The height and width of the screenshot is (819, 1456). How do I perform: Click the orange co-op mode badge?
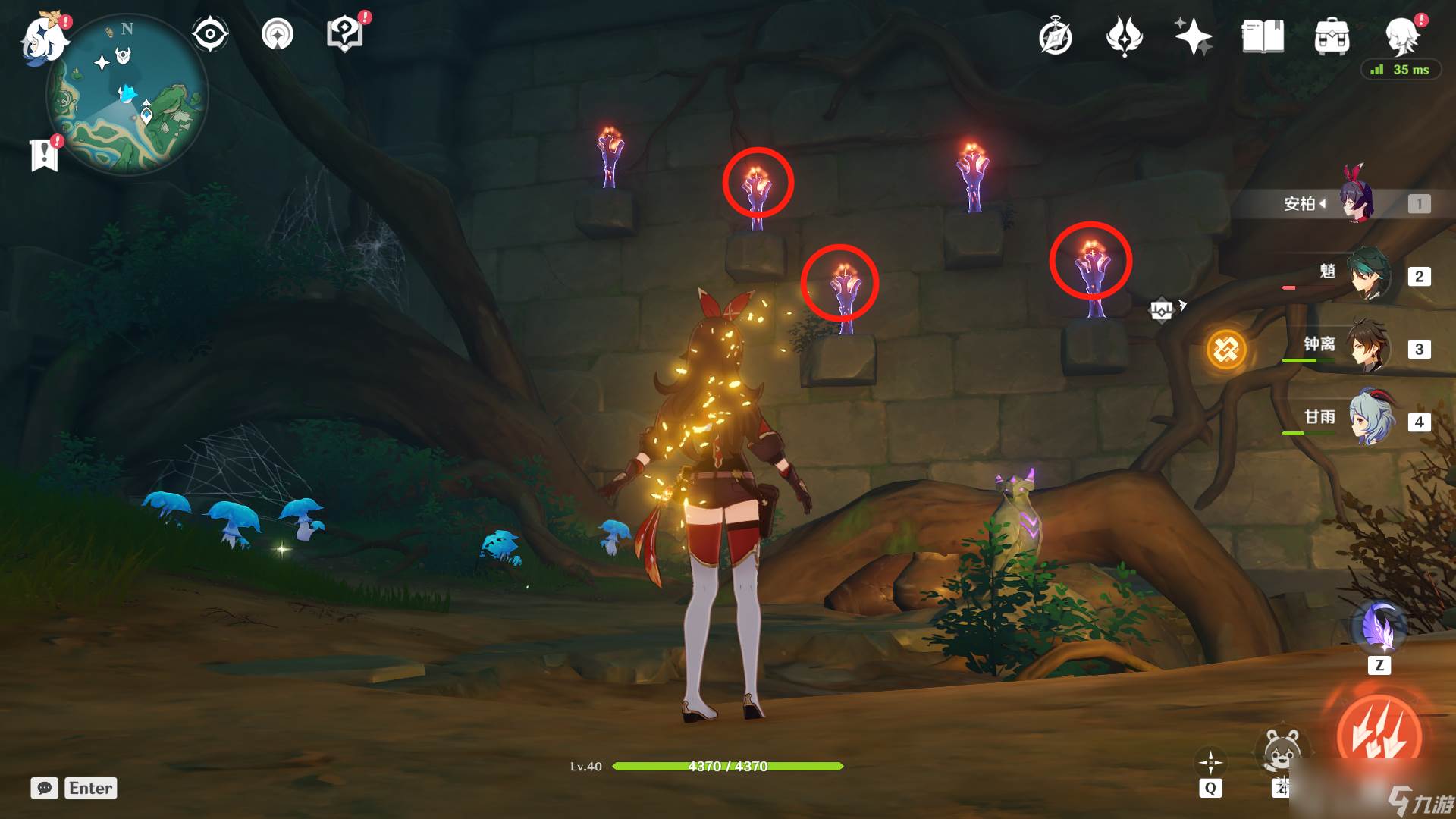click(x=1226, y=350)
